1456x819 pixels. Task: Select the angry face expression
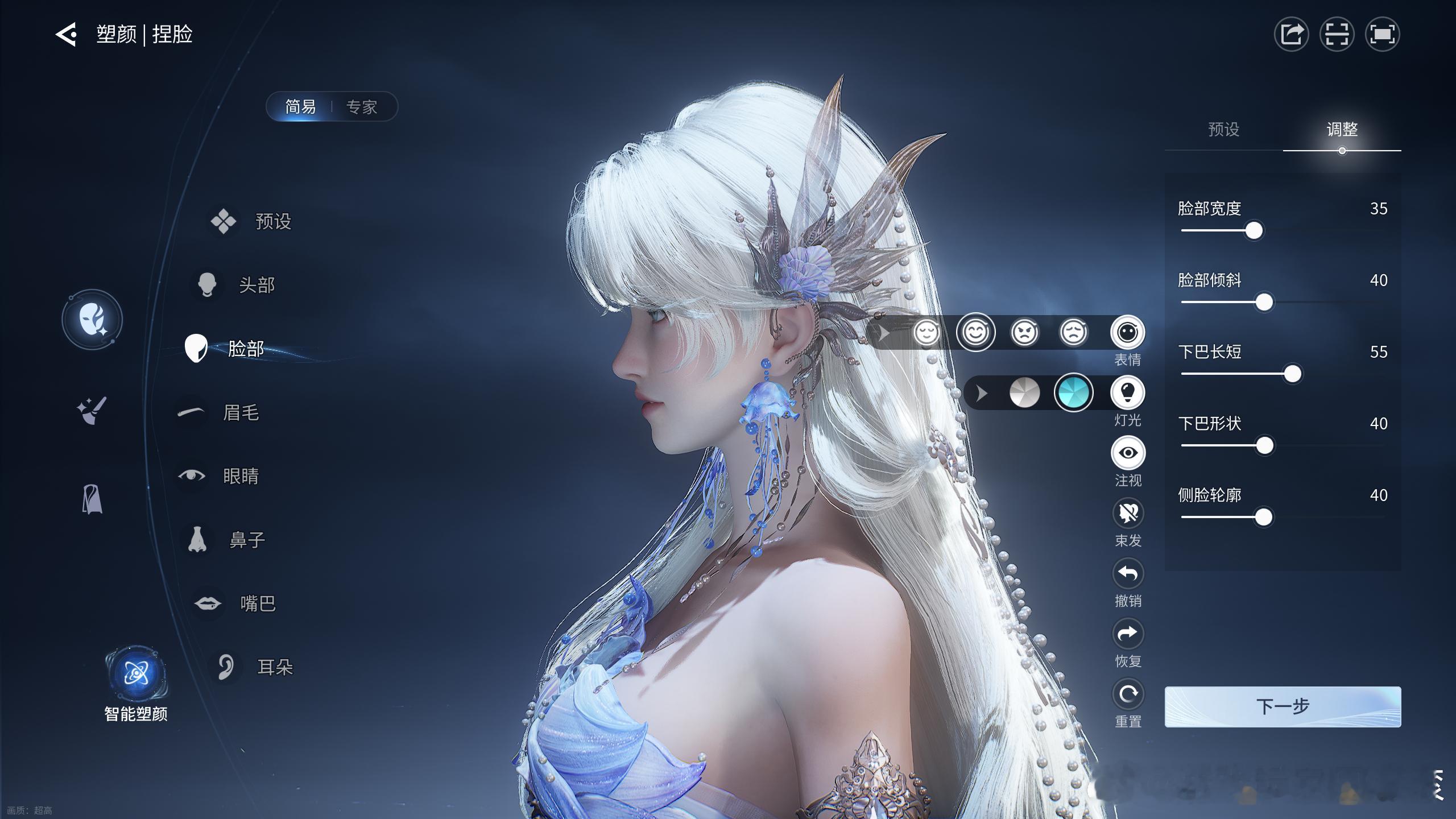pos(1024,333)
